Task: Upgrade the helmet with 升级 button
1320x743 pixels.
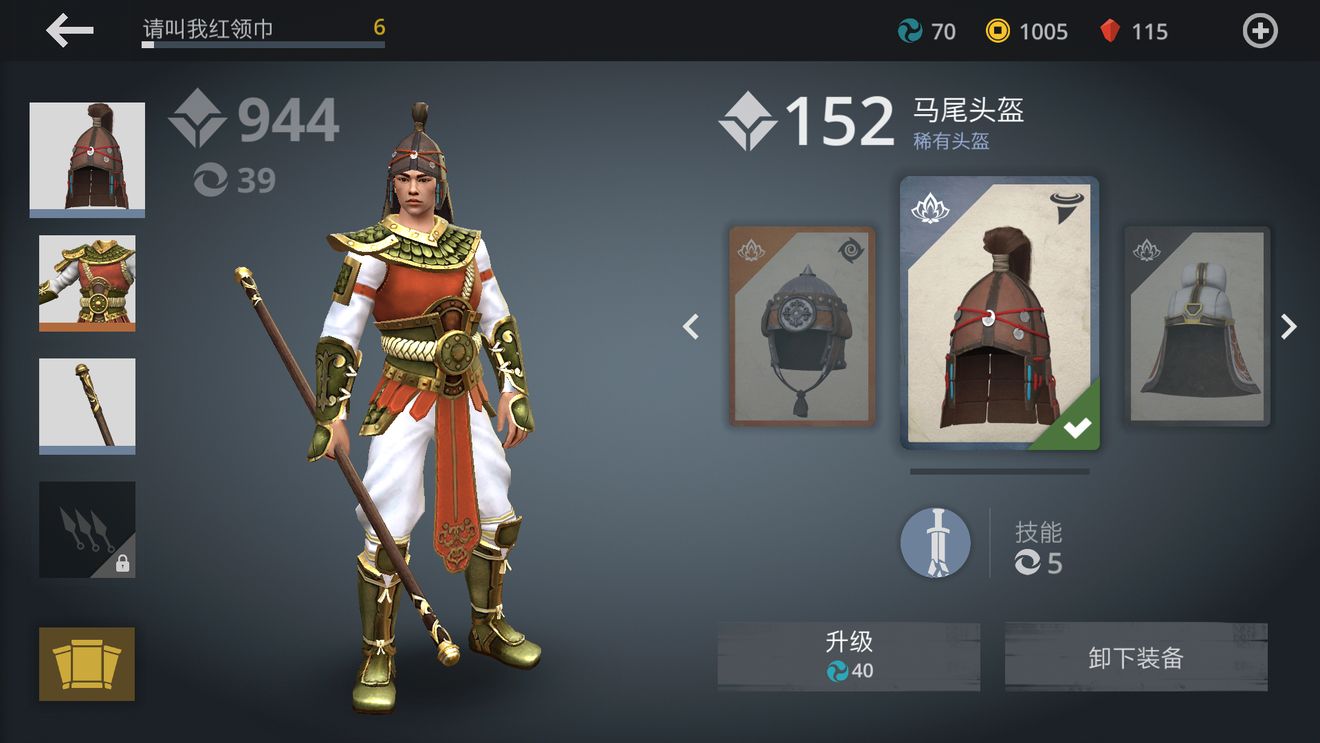Action: 848,656
